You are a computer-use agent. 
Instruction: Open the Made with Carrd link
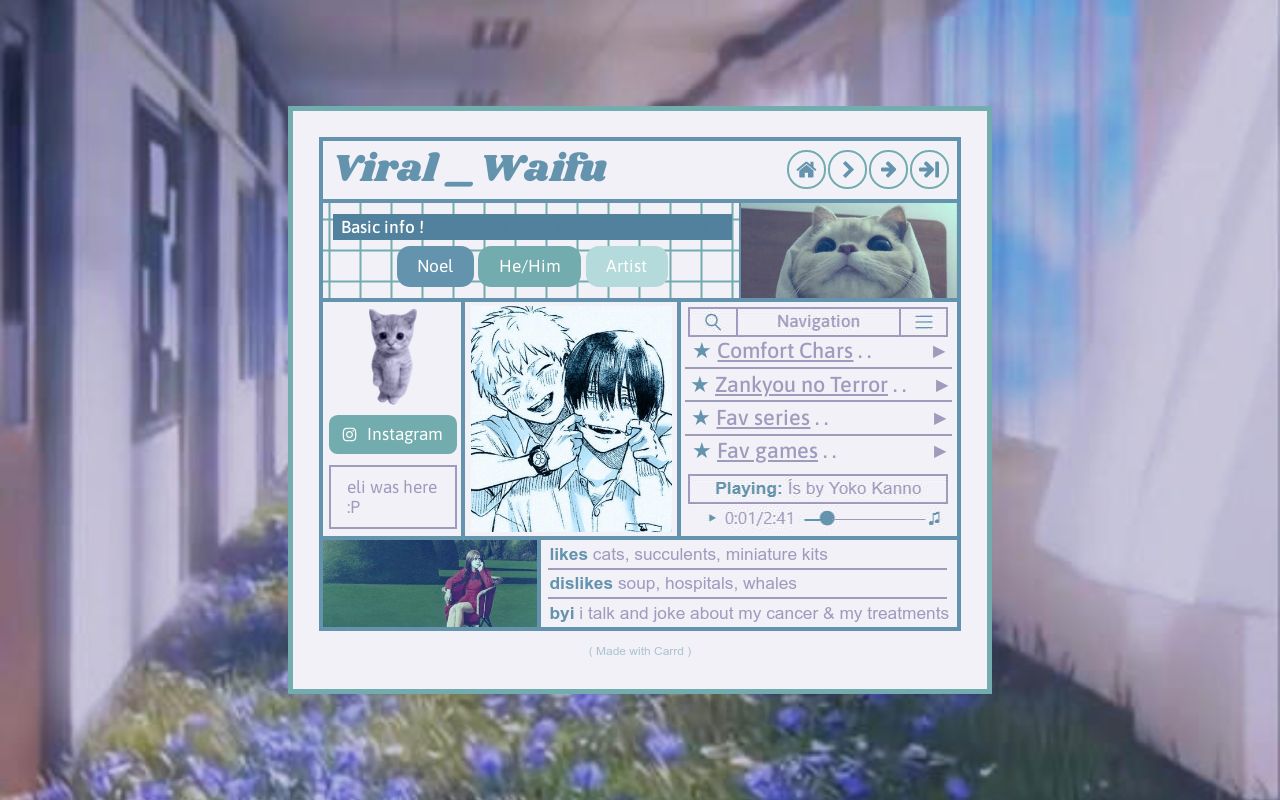point(640,651)
